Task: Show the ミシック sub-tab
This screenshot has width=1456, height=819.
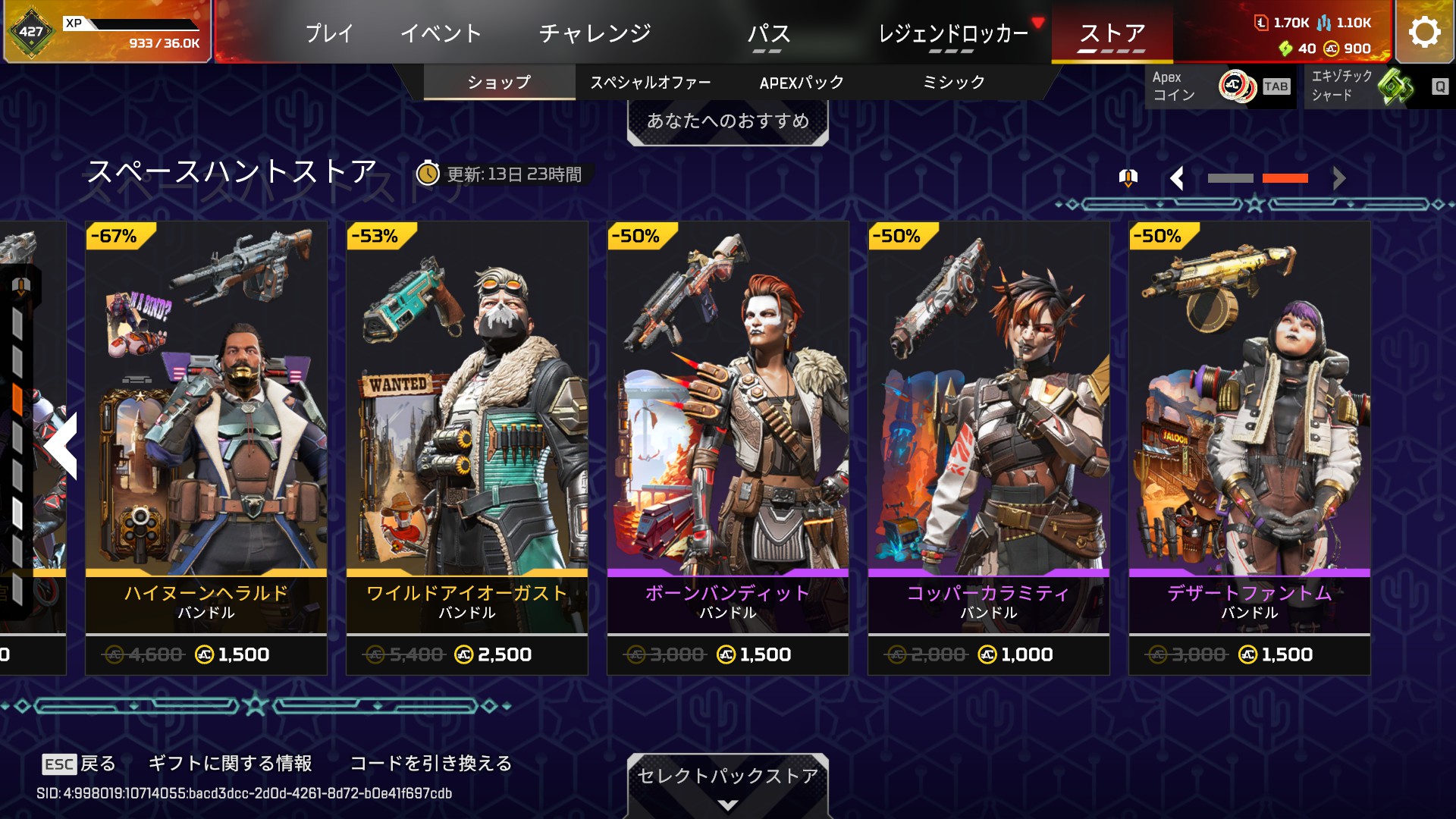Action: click(953, 82)
